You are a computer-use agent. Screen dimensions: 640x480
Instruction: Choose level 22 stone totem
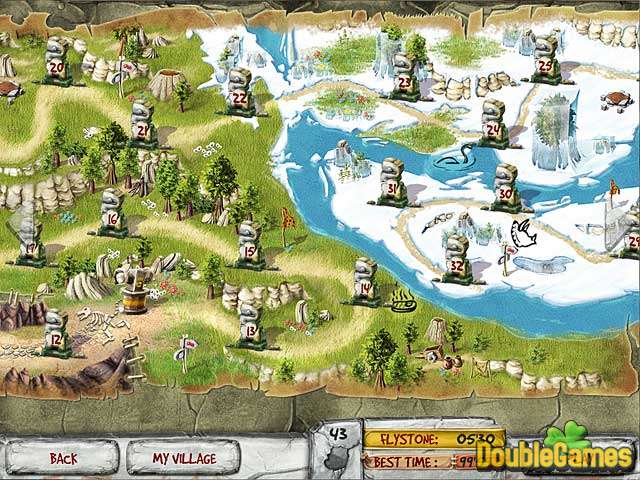240,92
